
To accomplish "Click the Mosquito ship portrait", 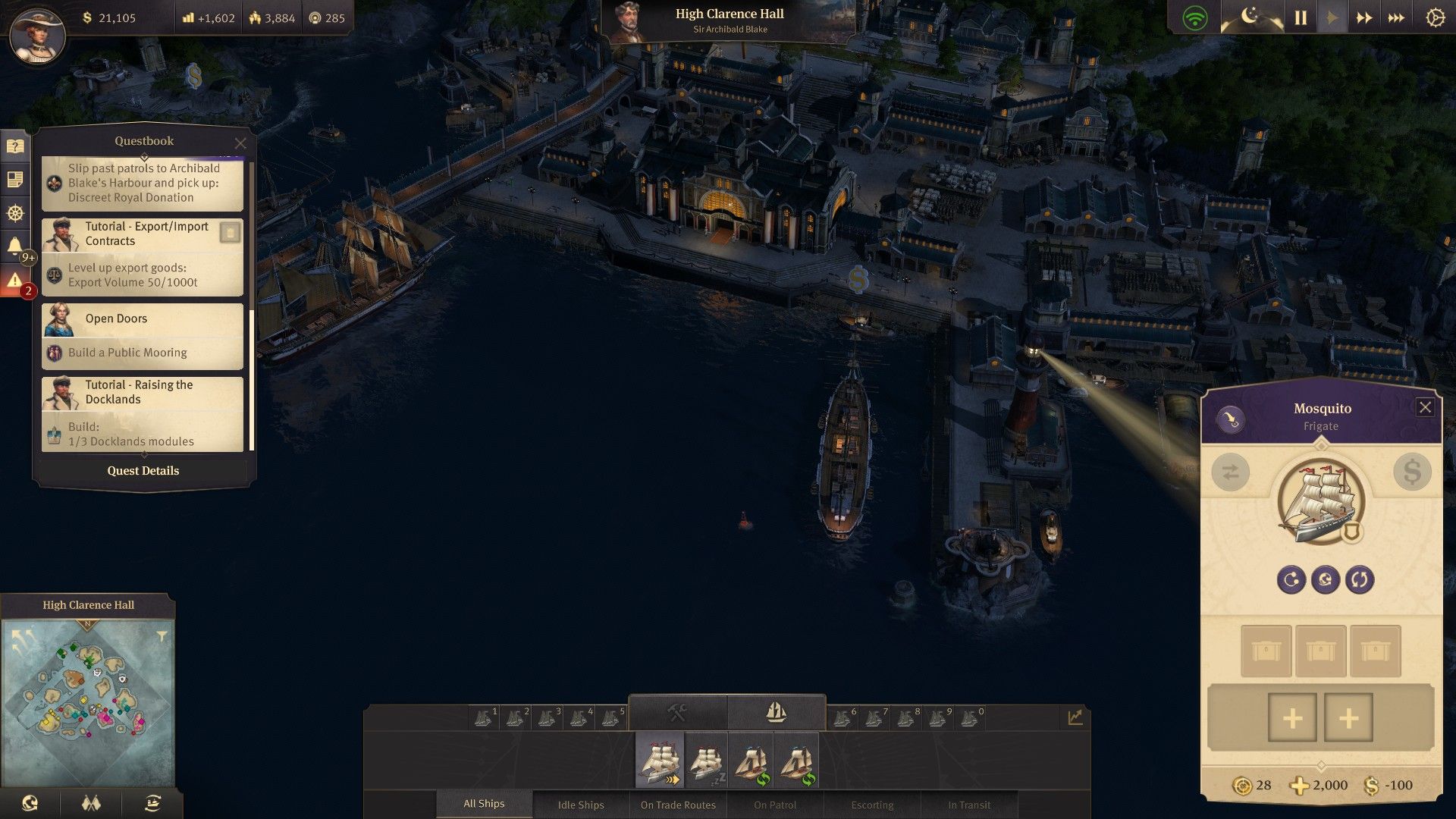I will pos(1320,500).
